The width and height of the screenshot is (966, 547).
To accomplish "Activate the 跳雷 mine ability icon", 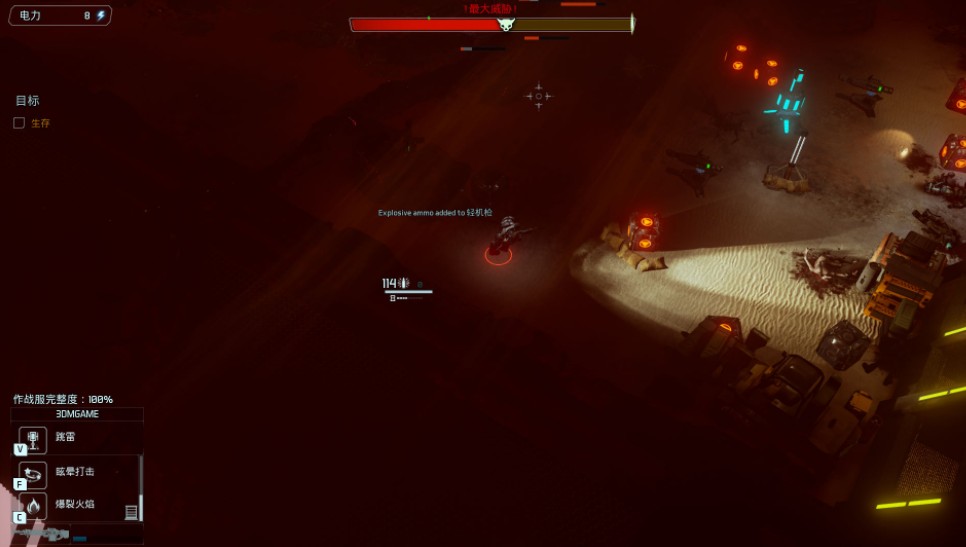I will 33,439.
